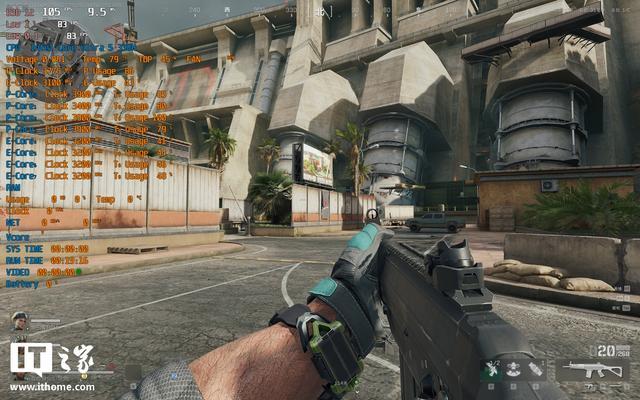This screenshot has height=400, width=640.
Task: Click the squad member portrait
Action: click(19, 320)
